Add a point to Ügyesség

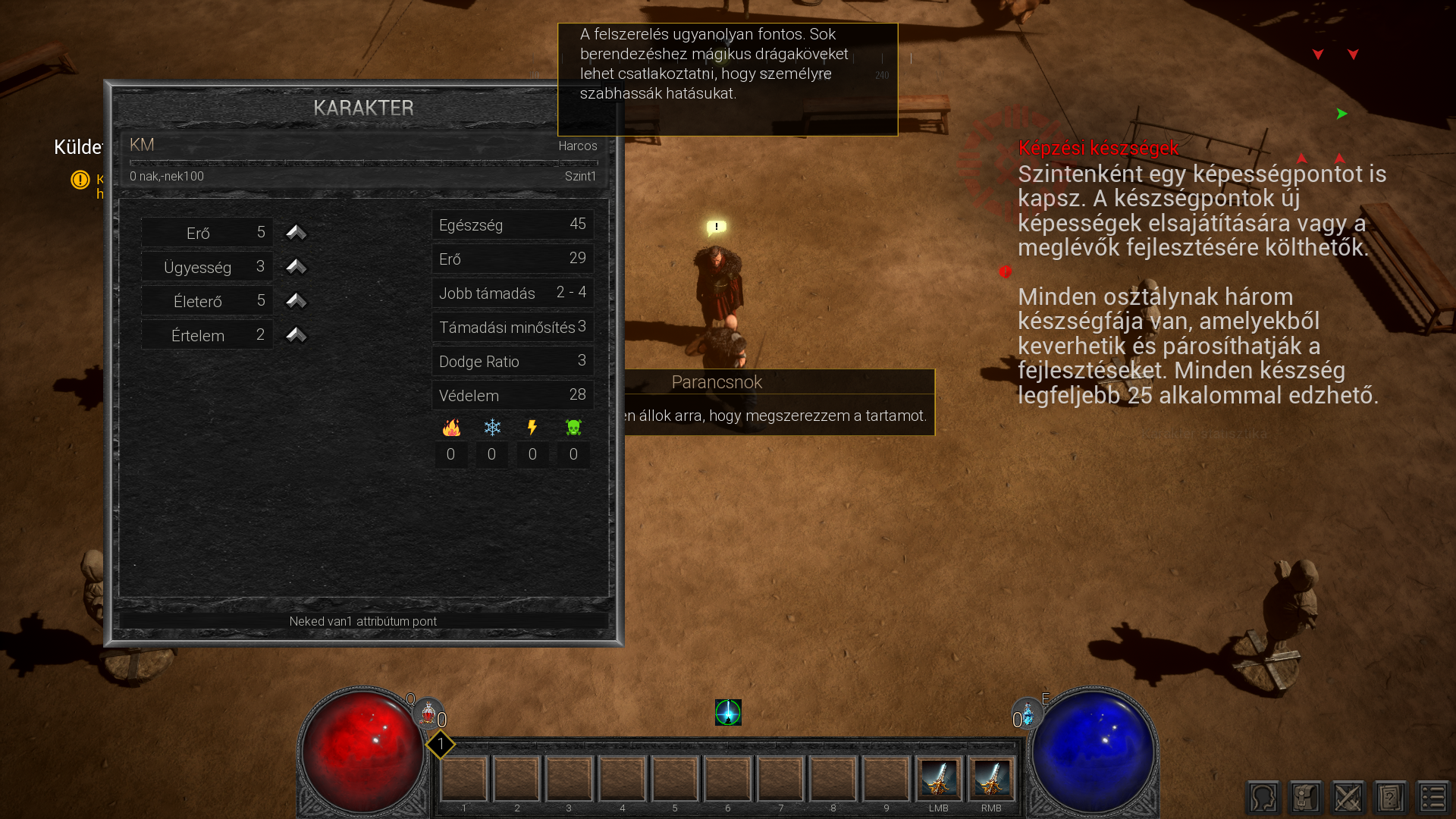tap(296, 266)
